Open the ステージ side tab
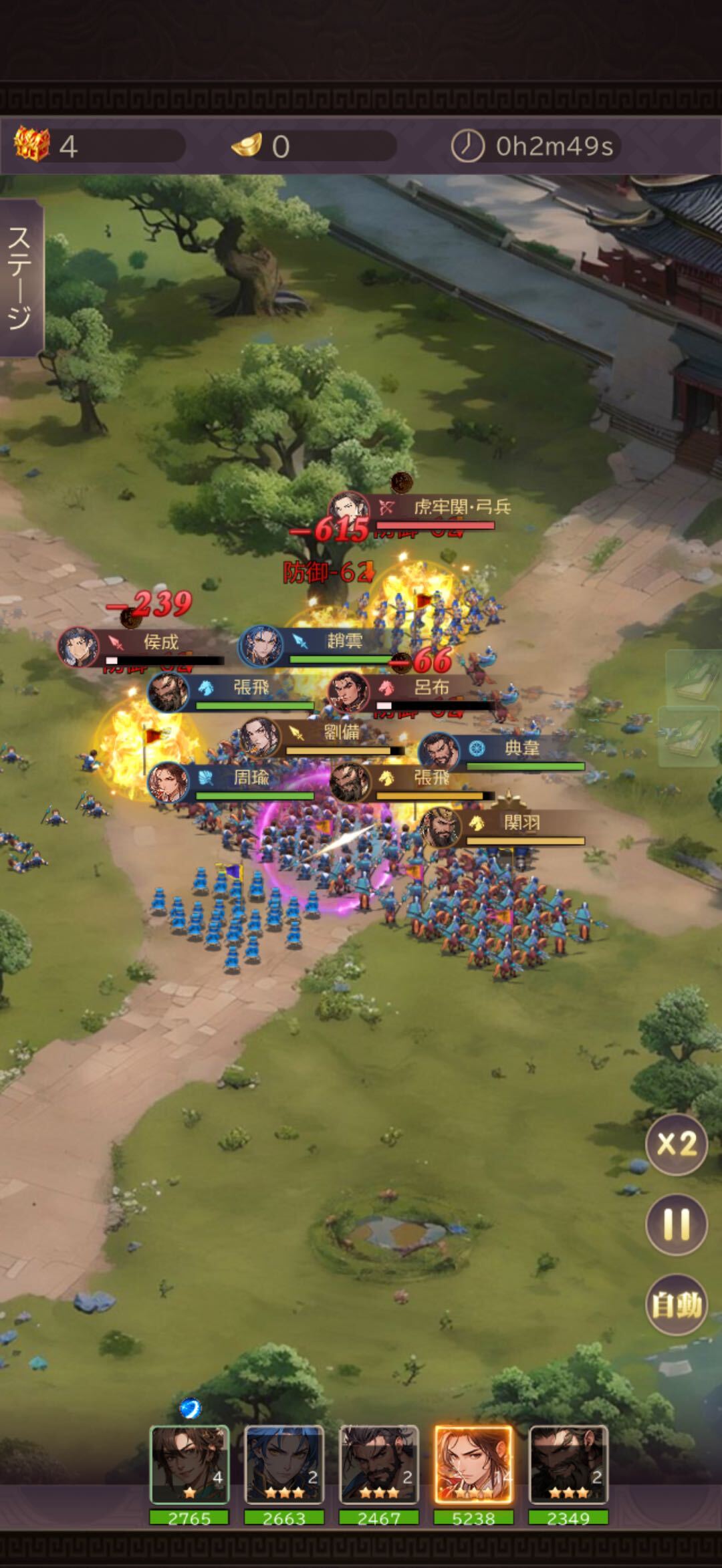Screen dimensions: 722x1568 click(20, 277)
